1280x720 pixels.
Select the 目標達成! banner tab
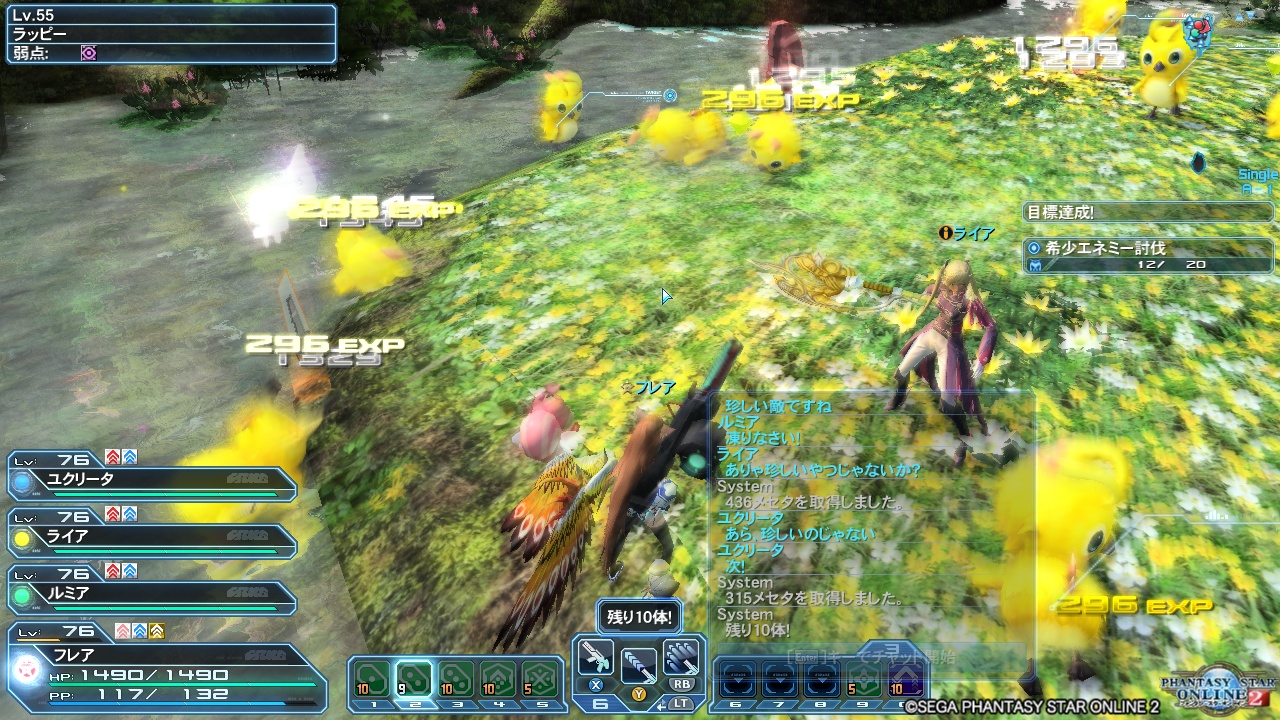(x=1148, y=211)
